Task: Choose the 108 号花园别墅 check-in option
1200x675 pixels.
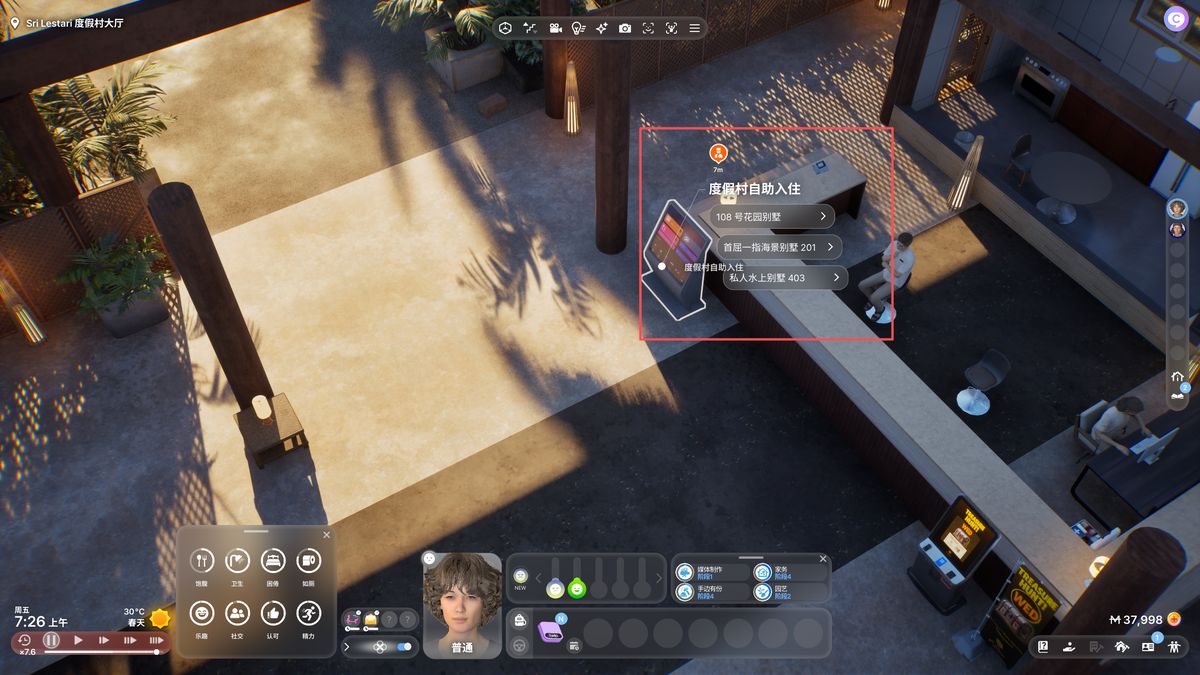Action: pyautogui.click(x=772, y=216)
